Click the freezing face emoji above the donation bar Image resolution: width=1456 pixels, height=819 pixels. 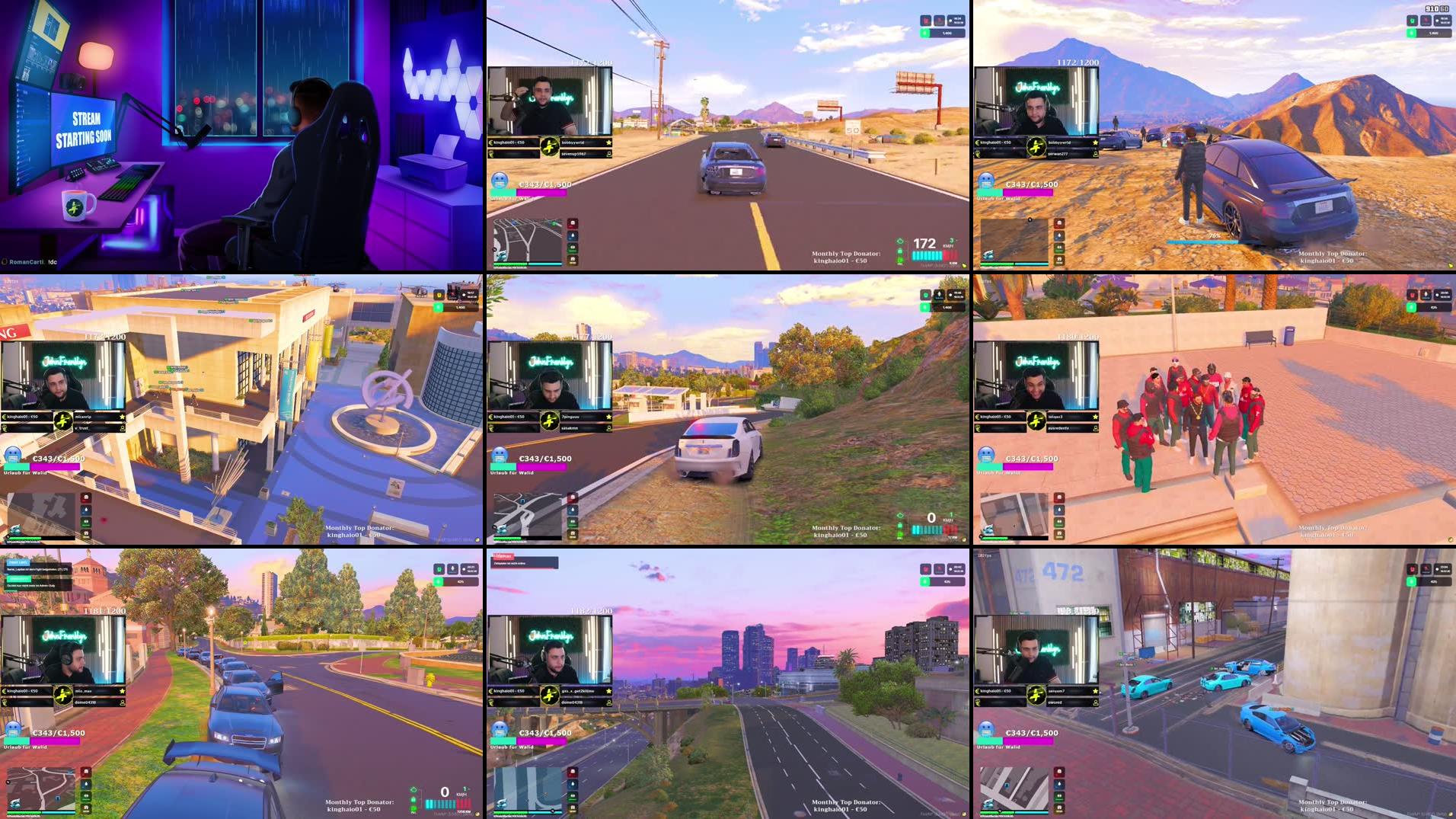(500, 181)
